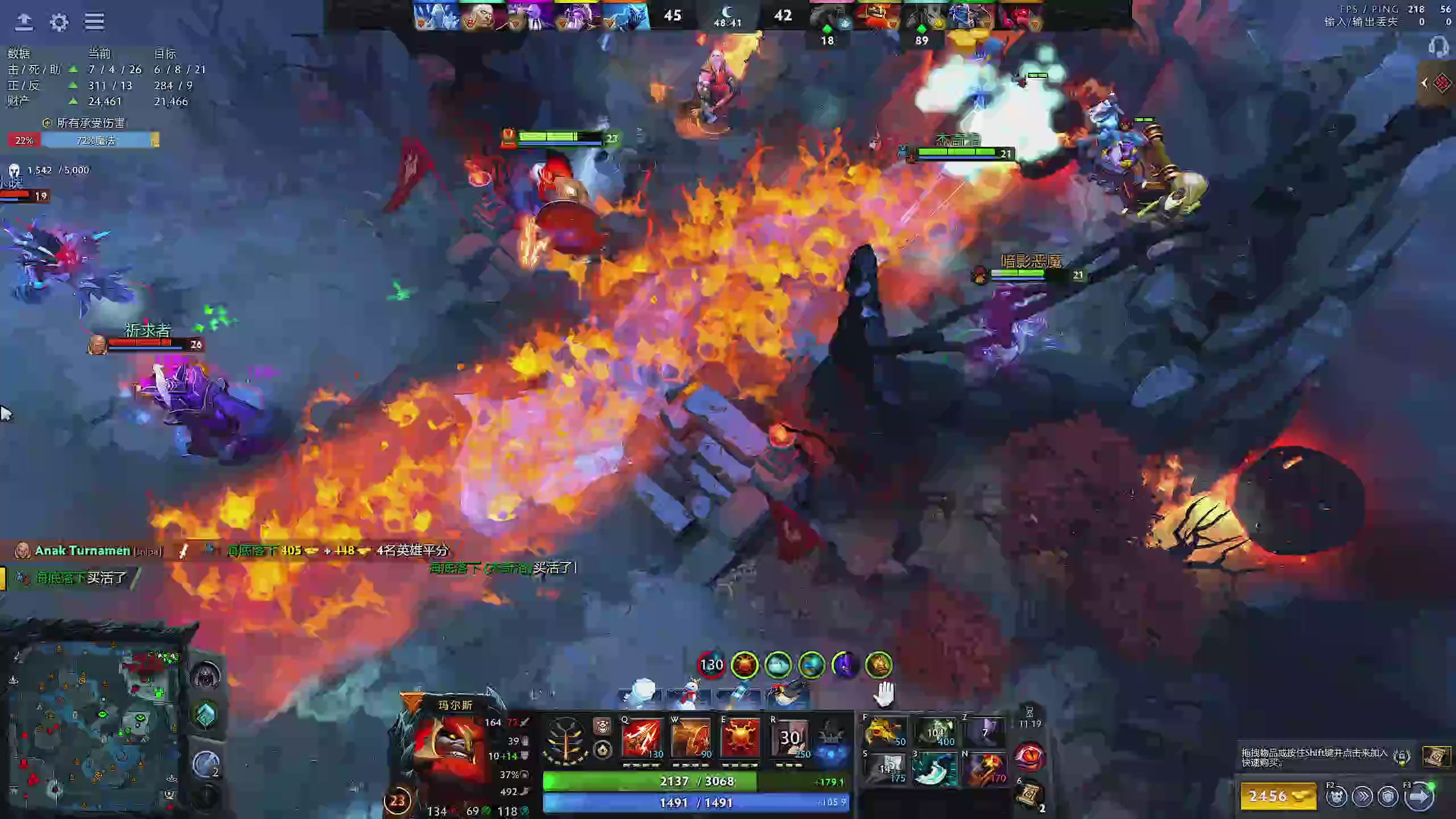Use the golden item in slot F
The image size is (1456, 819).
[884, 731]
